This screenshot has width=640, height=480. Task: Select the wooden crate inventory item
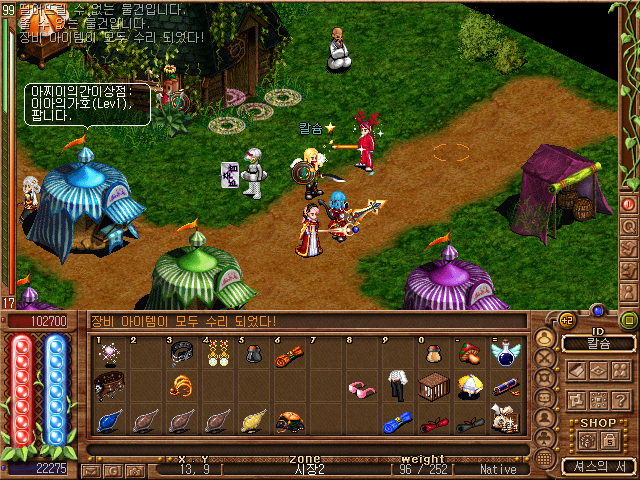tap(433, 386)
